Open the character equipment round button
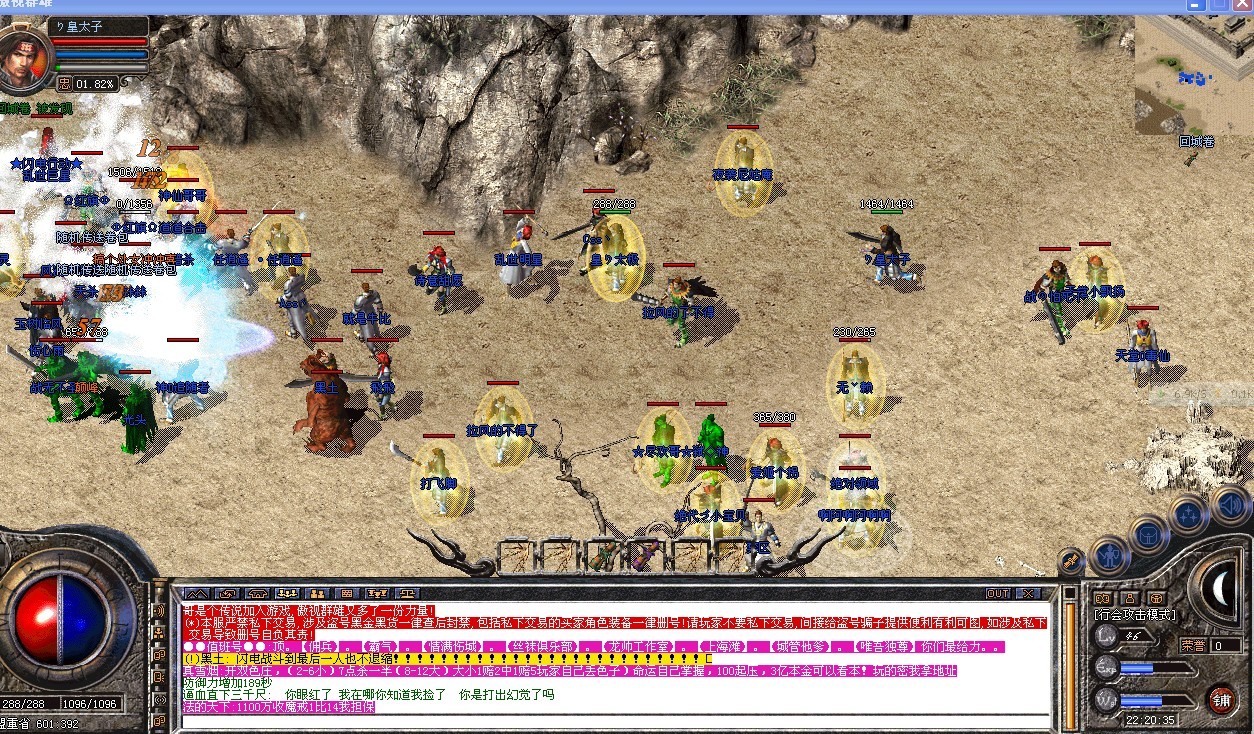This screenshot has width=1254, height=734. coord(1109,554)
